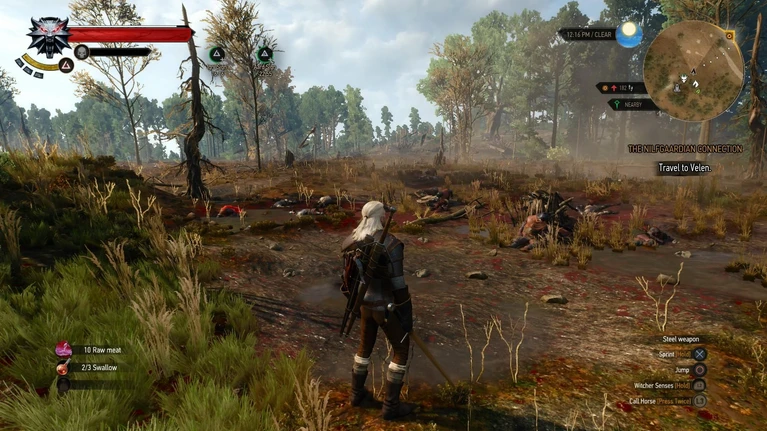Select the Raw meat quick slot
Viewport: 767px width, 431px height.
tap(64, 350)
